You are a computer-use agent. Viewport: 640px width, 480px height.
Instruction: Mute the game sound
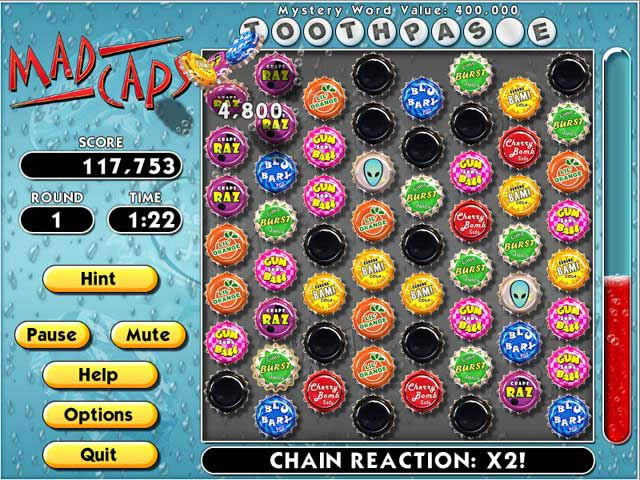147,335
